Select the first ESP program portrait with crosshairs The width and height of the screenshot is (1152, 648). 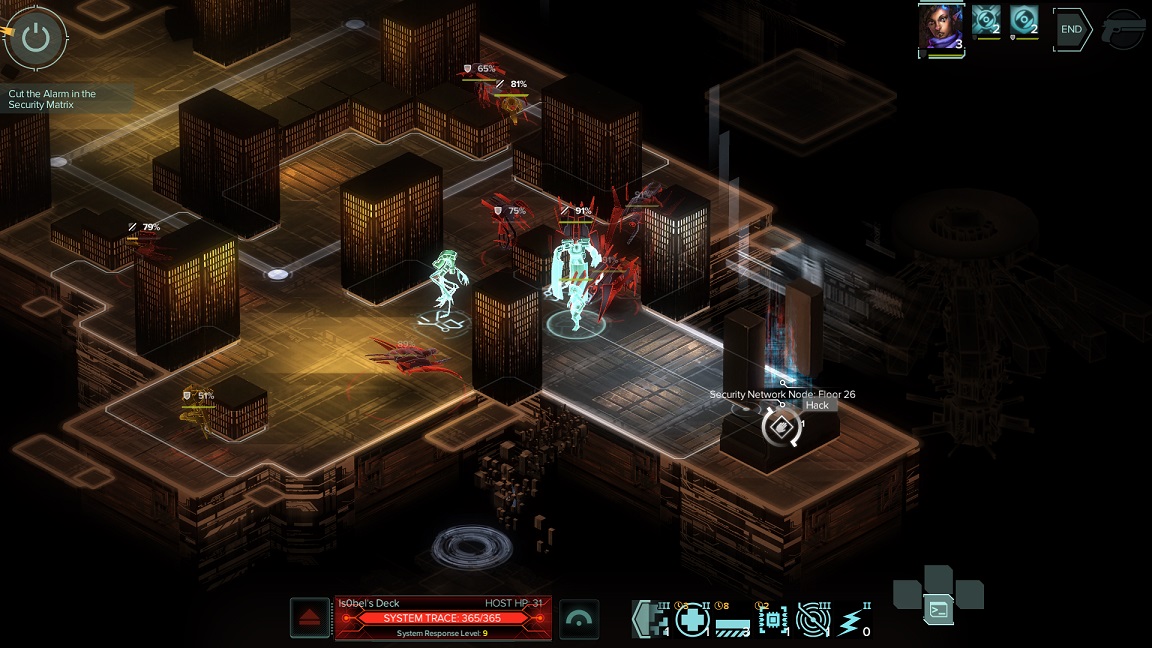click(x=987, y=22)
